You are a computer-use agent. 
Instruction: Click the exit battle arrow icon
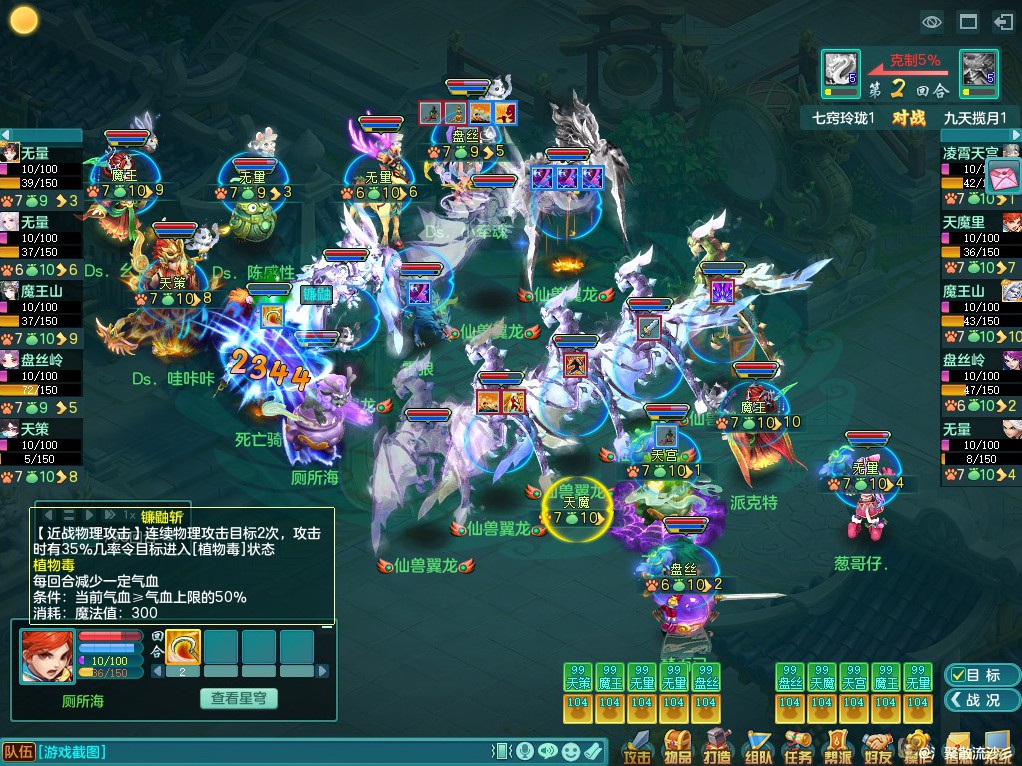coord(1002,20)
